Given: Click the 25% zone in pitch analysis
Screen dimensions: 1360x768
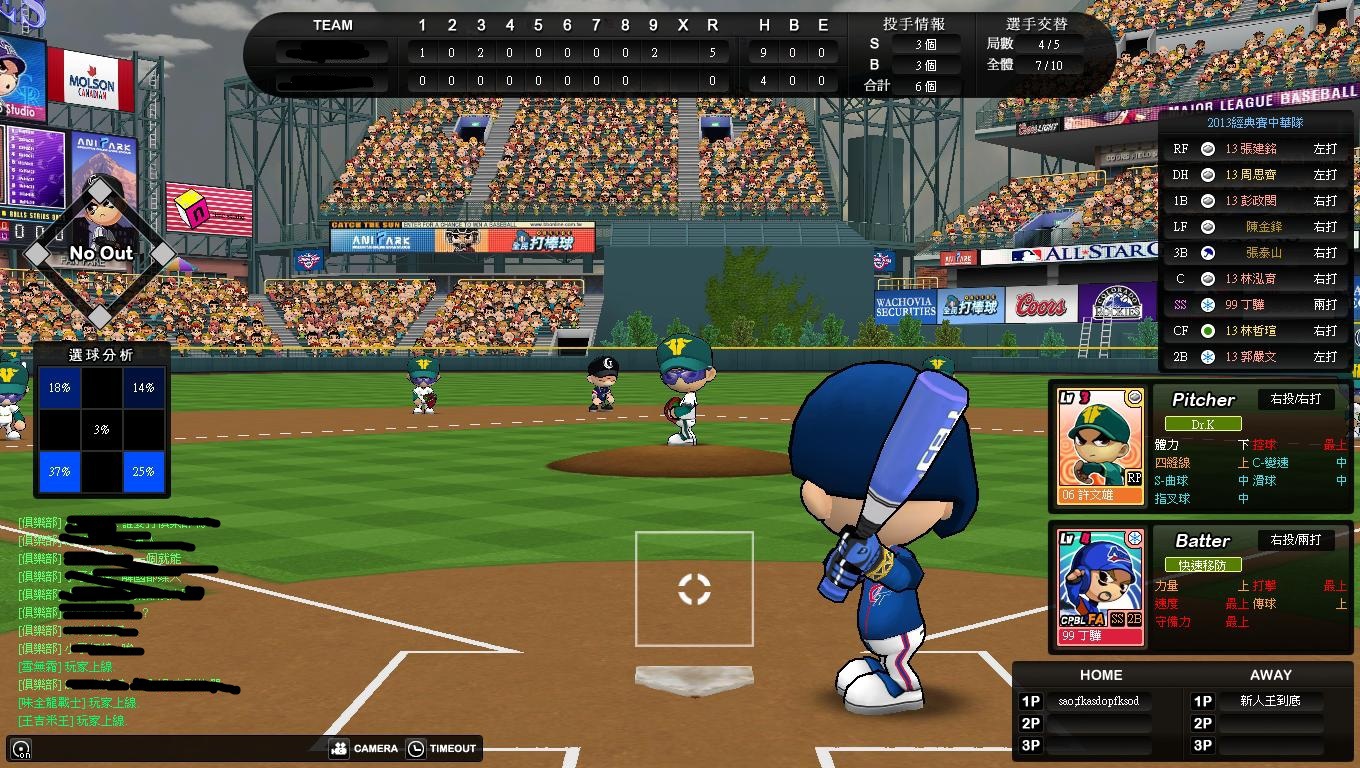Looking at the screenshot, I should click(143, 471).
